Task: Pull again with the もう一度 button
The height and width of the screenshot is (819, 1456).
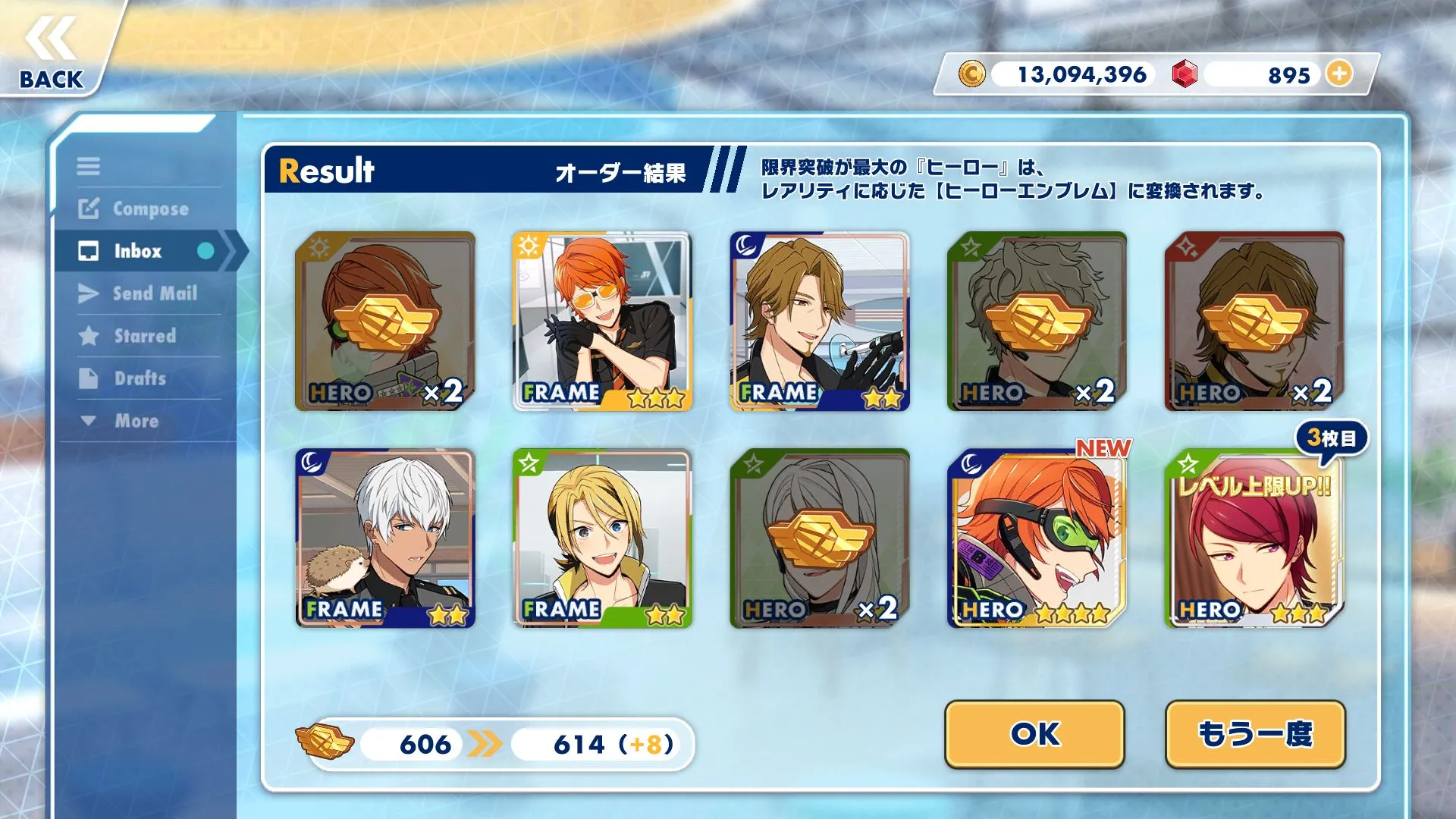Action: pyautogui.click(x=1255, y=733)
